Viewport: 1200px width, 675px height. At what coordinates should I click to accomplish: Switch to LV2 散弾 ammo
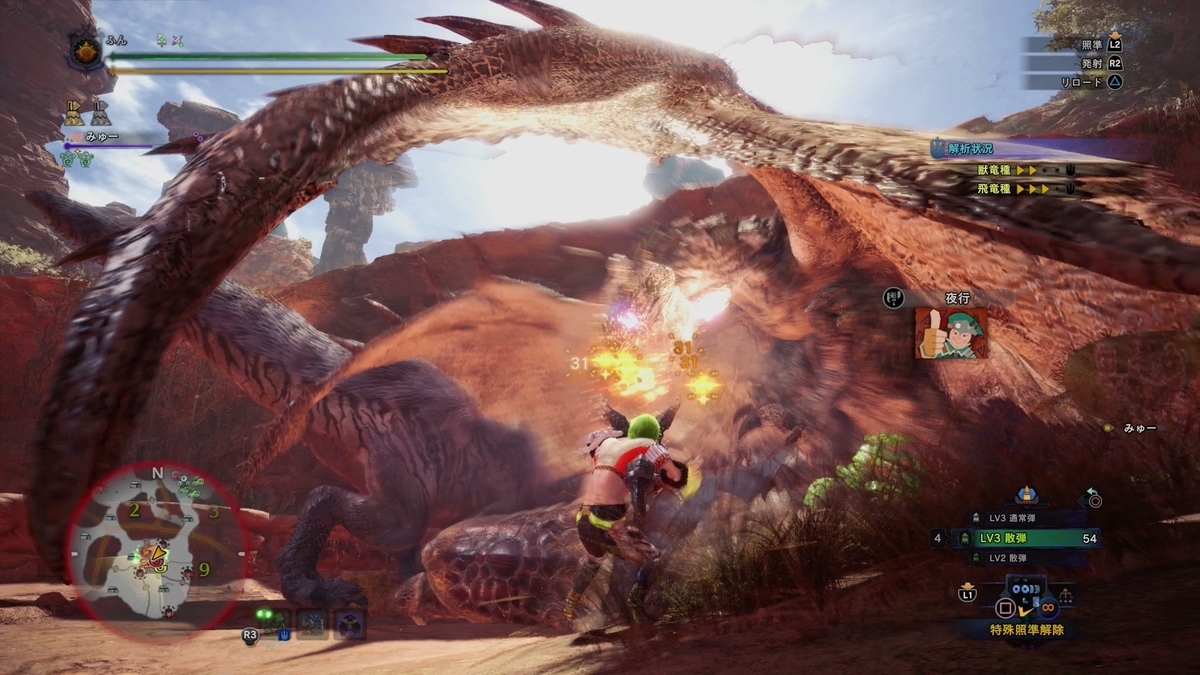click(x=1030, y=558)
